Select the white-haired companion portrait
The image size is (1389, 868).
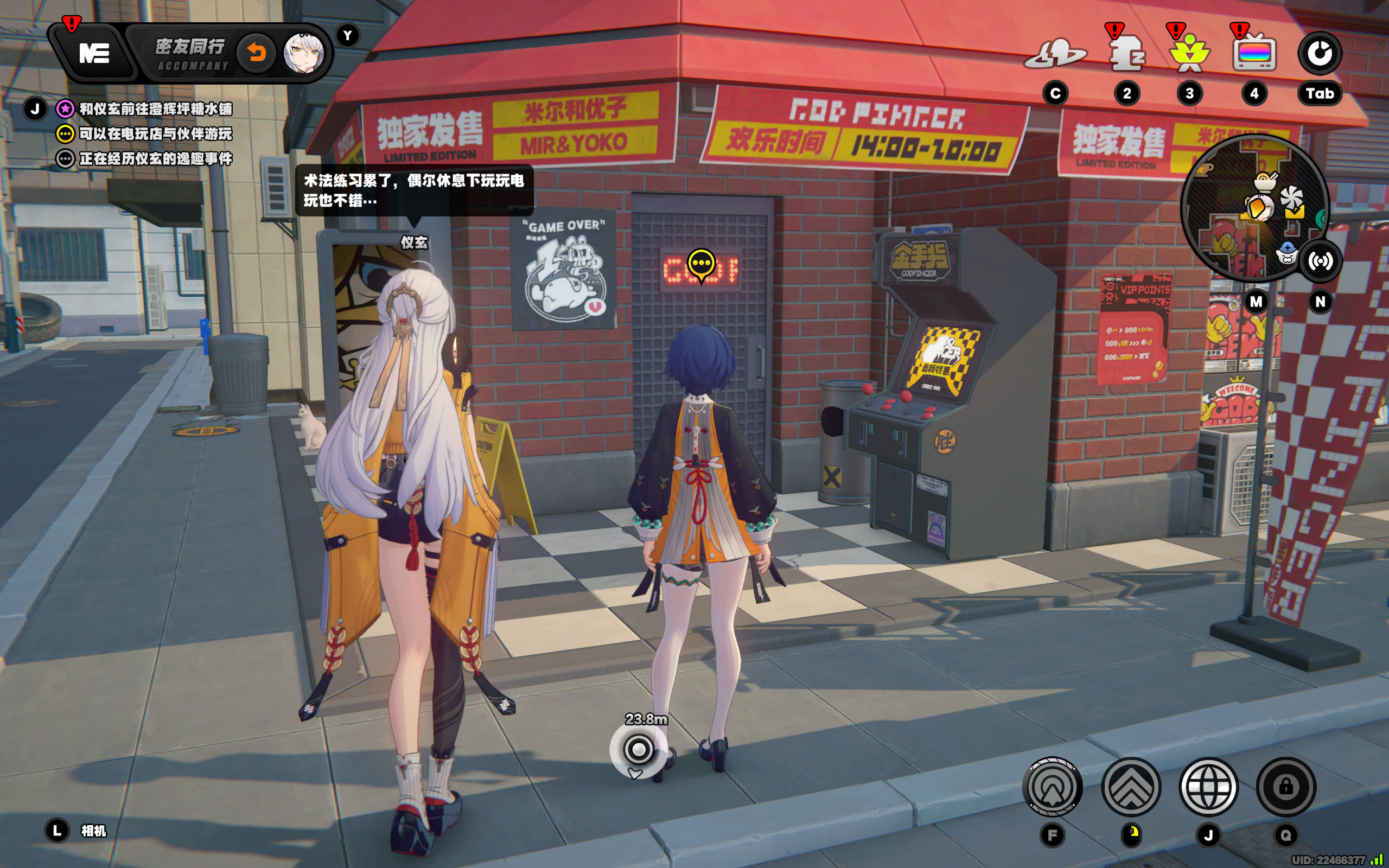point(304,53)
